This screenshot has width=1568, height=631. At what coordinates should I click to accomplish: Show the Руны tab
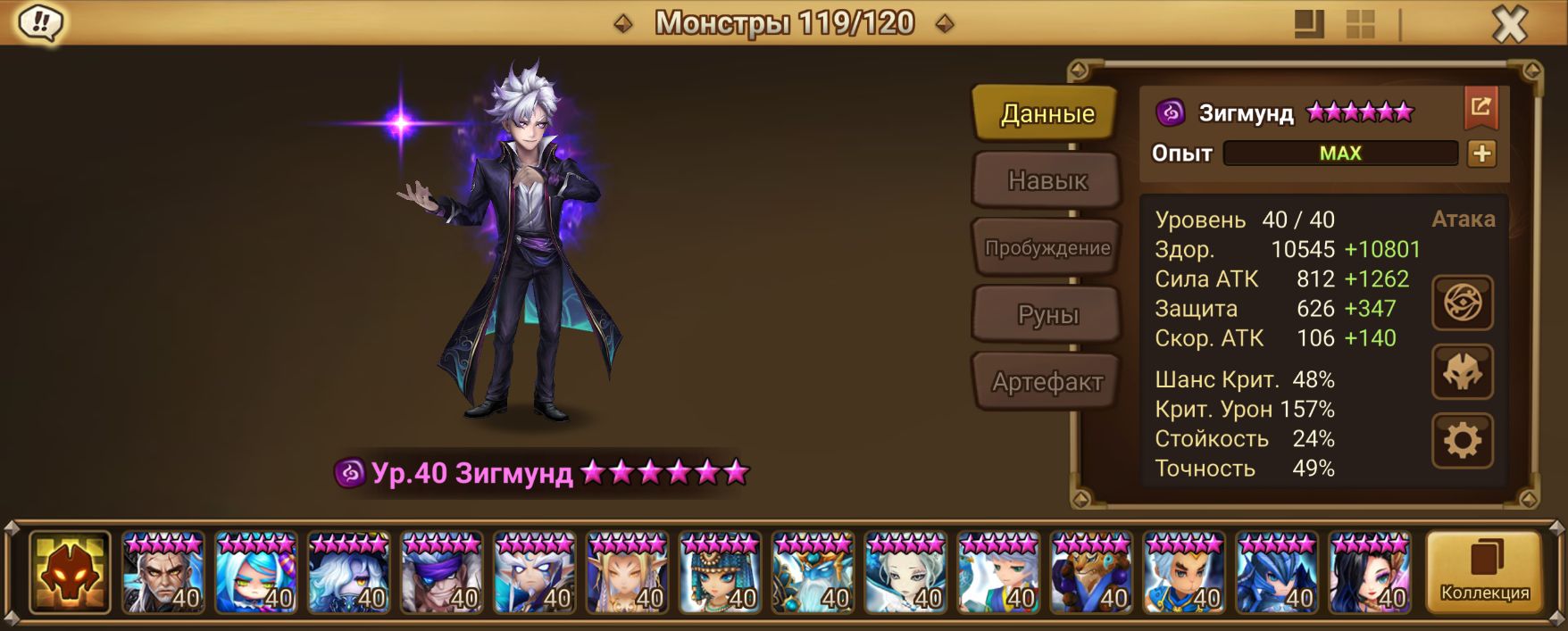point(1047,314)
